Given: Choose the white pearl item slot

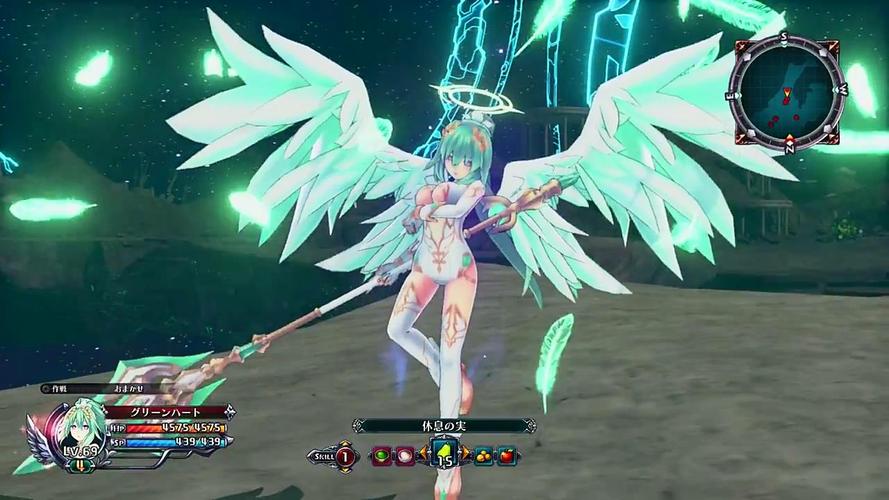Looking at the screenshot, I should pos(404,455).
